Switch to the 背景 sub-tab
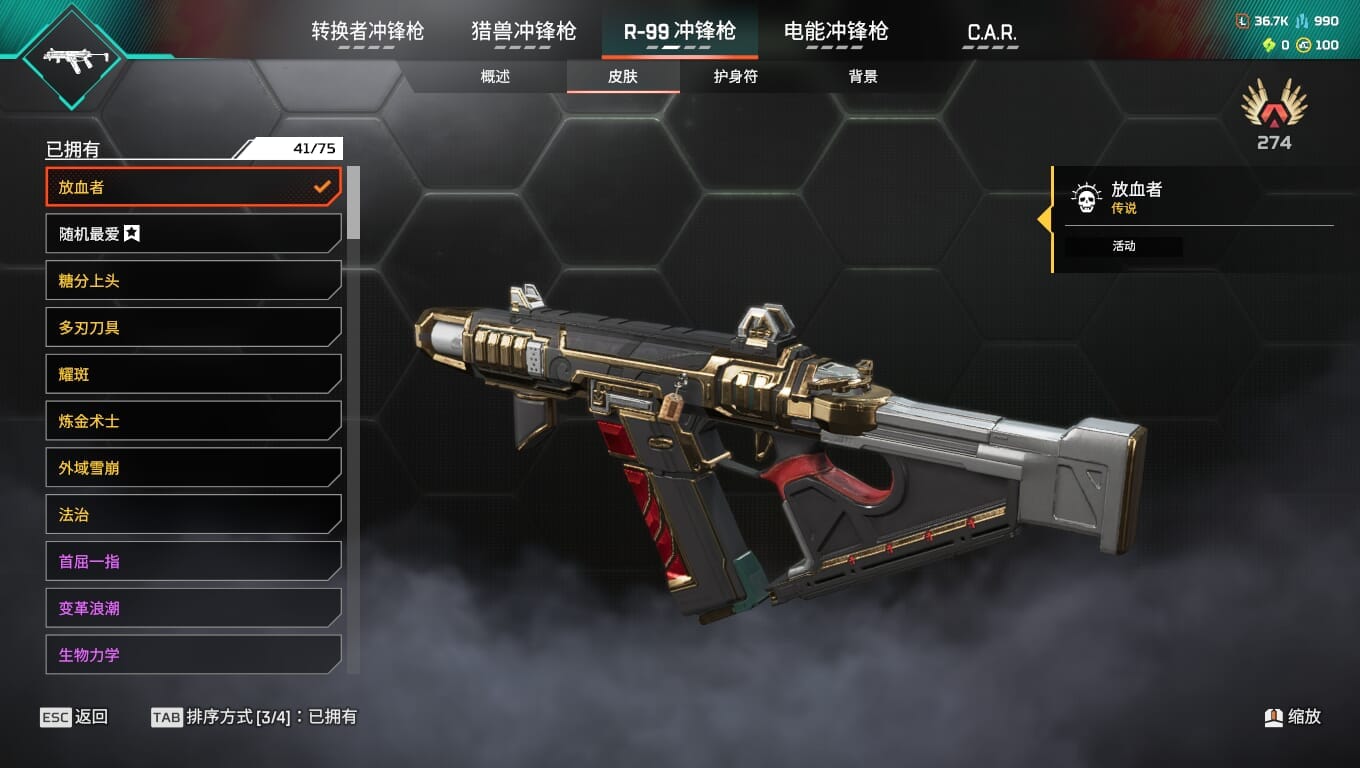This screenshot has height=768, width=1360. 862,77
